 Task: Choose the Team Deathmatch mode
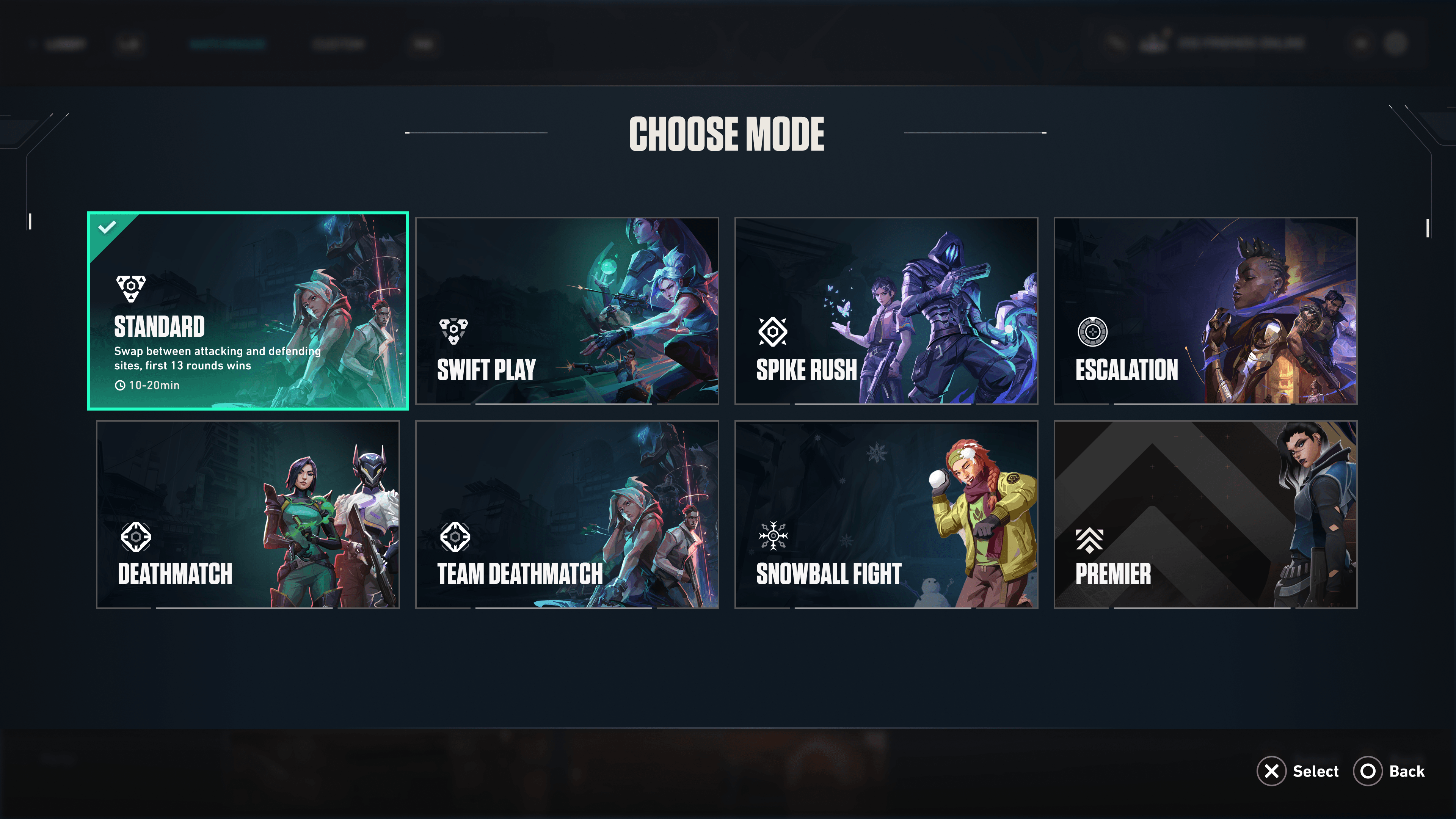pyautogui.click(x=567, y=515)
